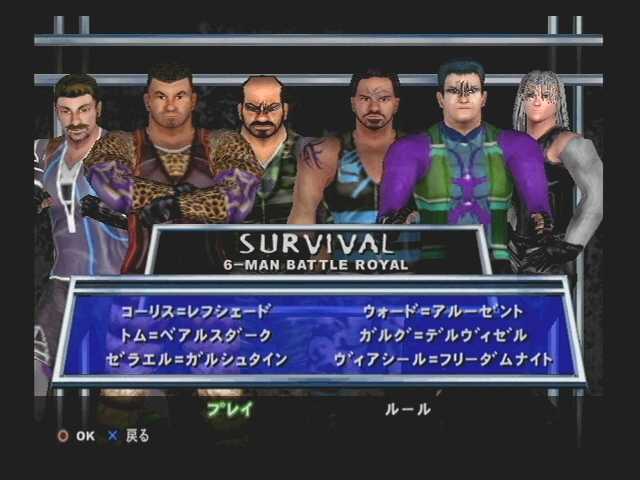Image resolution: width=640 pixels, height=480 pixels.
Task: Open the ルール (Rules) menu
Action: tap(408, 408)
